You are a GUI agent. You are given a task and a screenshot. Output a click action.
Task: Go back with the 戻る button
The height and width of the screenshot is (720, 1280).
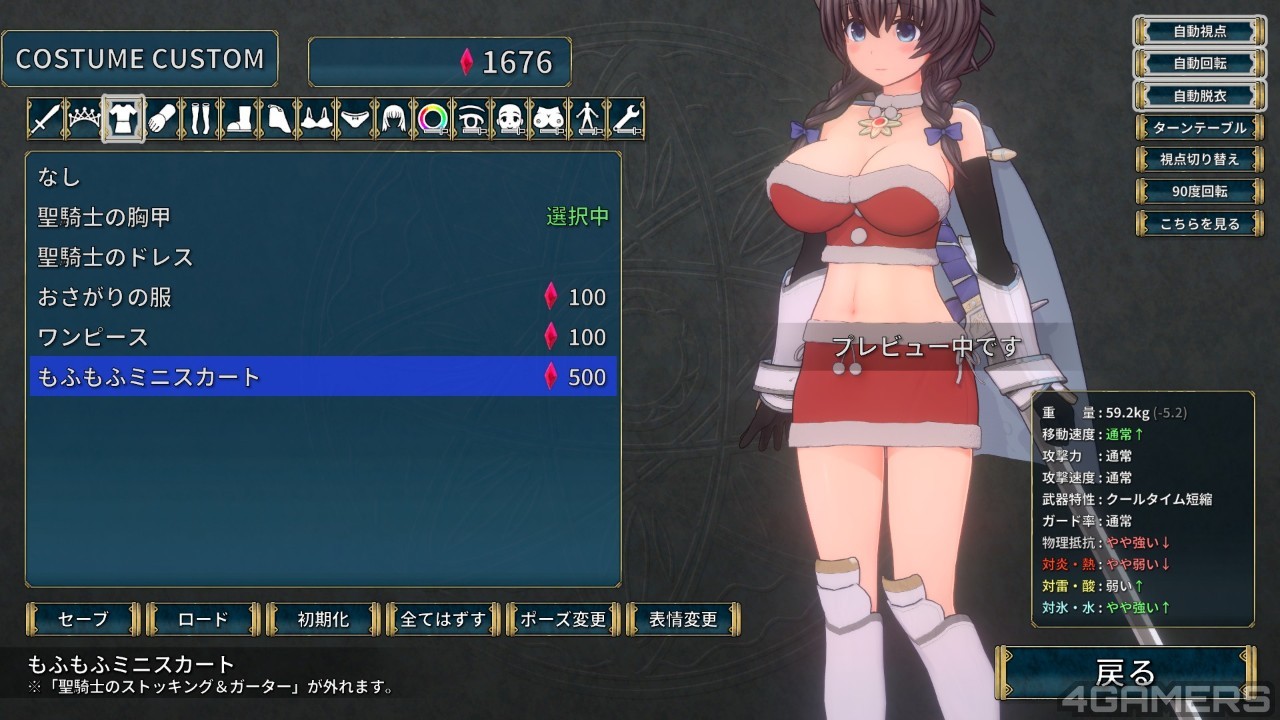pyautogui.click(x=1126, y=672)
